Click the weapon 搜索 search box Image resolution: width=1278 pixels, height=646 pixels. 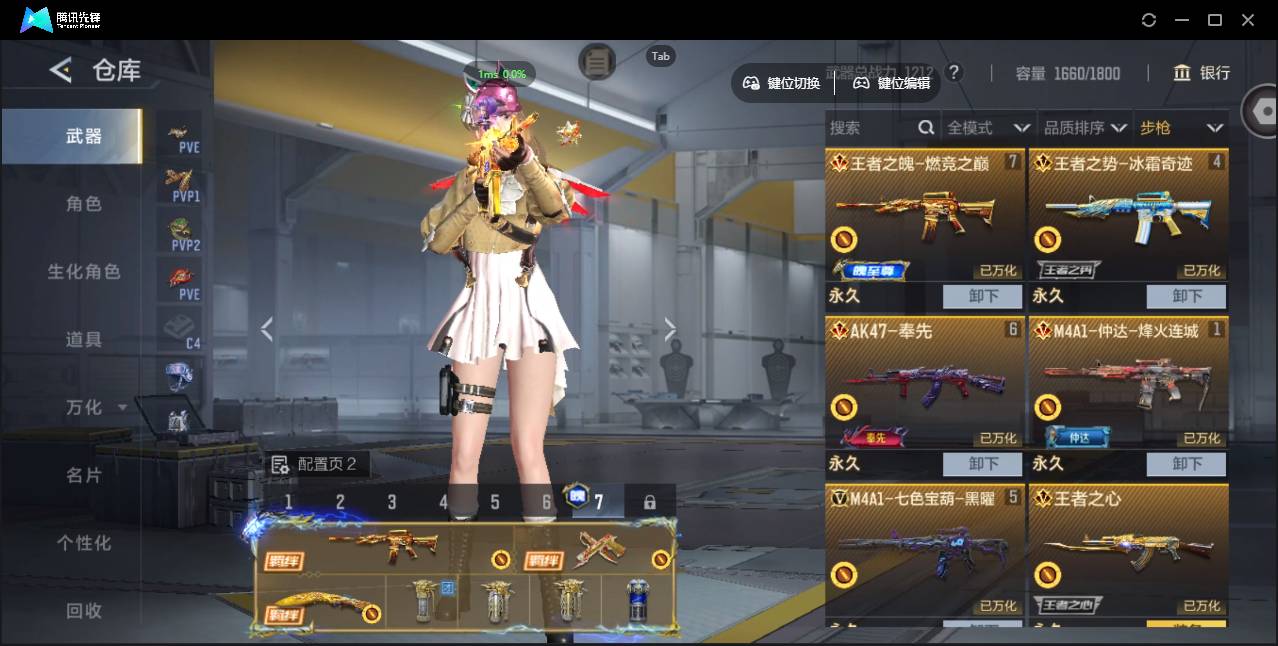[x=870, y=128]
